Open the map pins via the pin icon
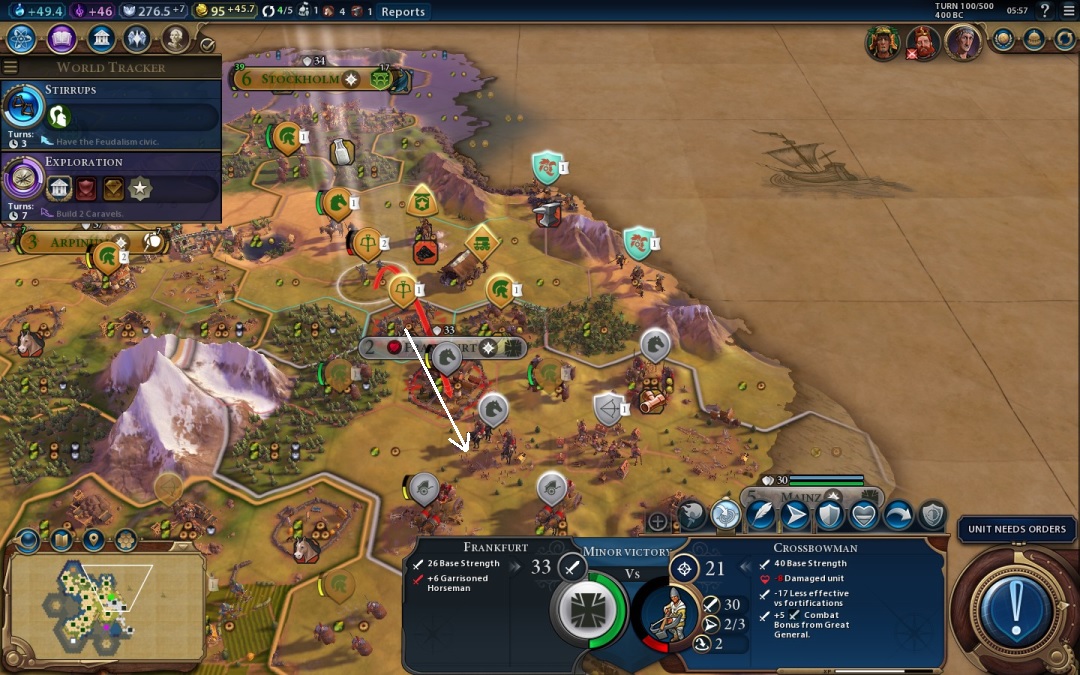1080x675 pixels. coord(93,540)
